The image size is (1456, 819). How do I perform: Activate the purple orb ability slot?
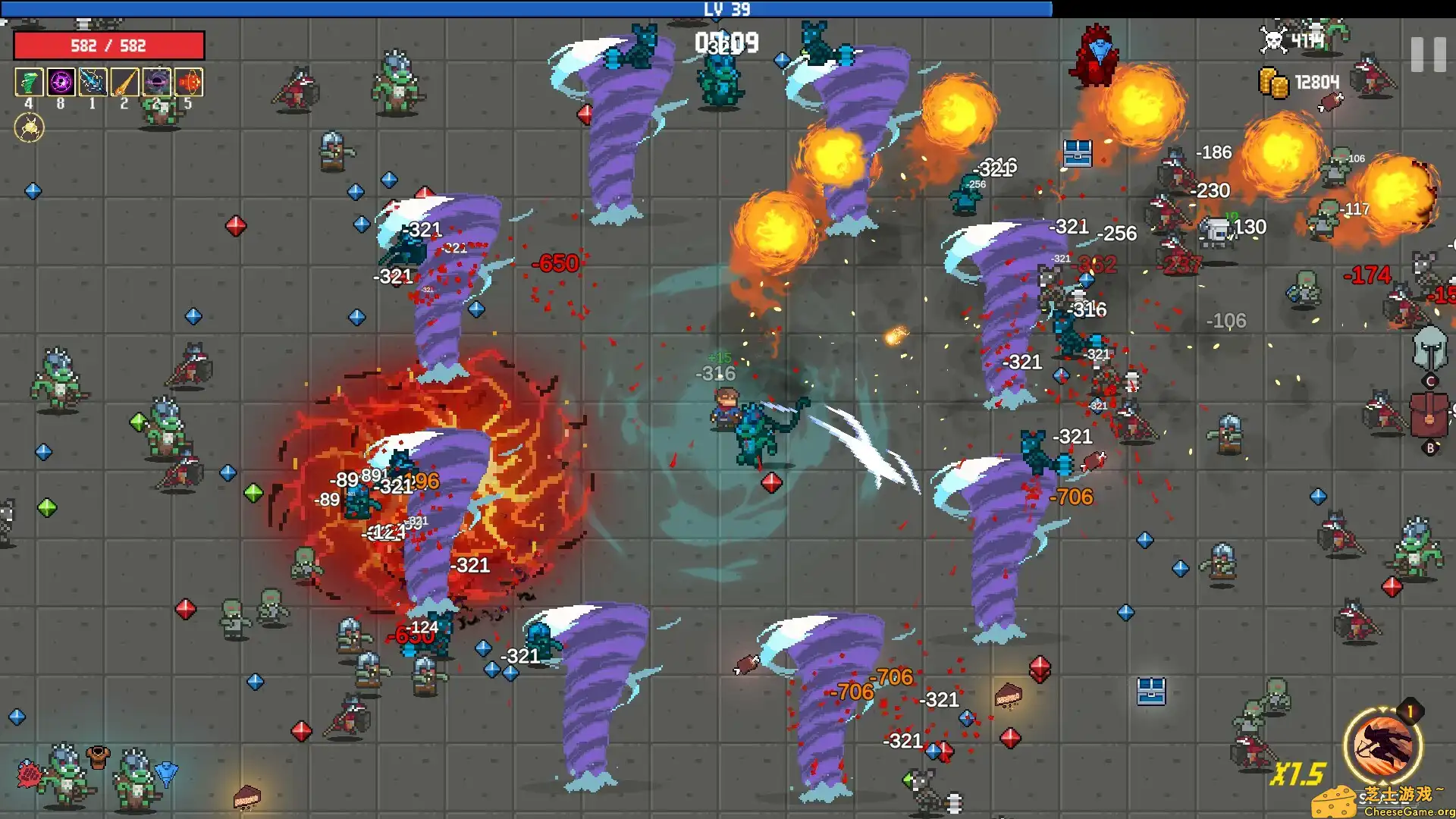click(61, 83)
